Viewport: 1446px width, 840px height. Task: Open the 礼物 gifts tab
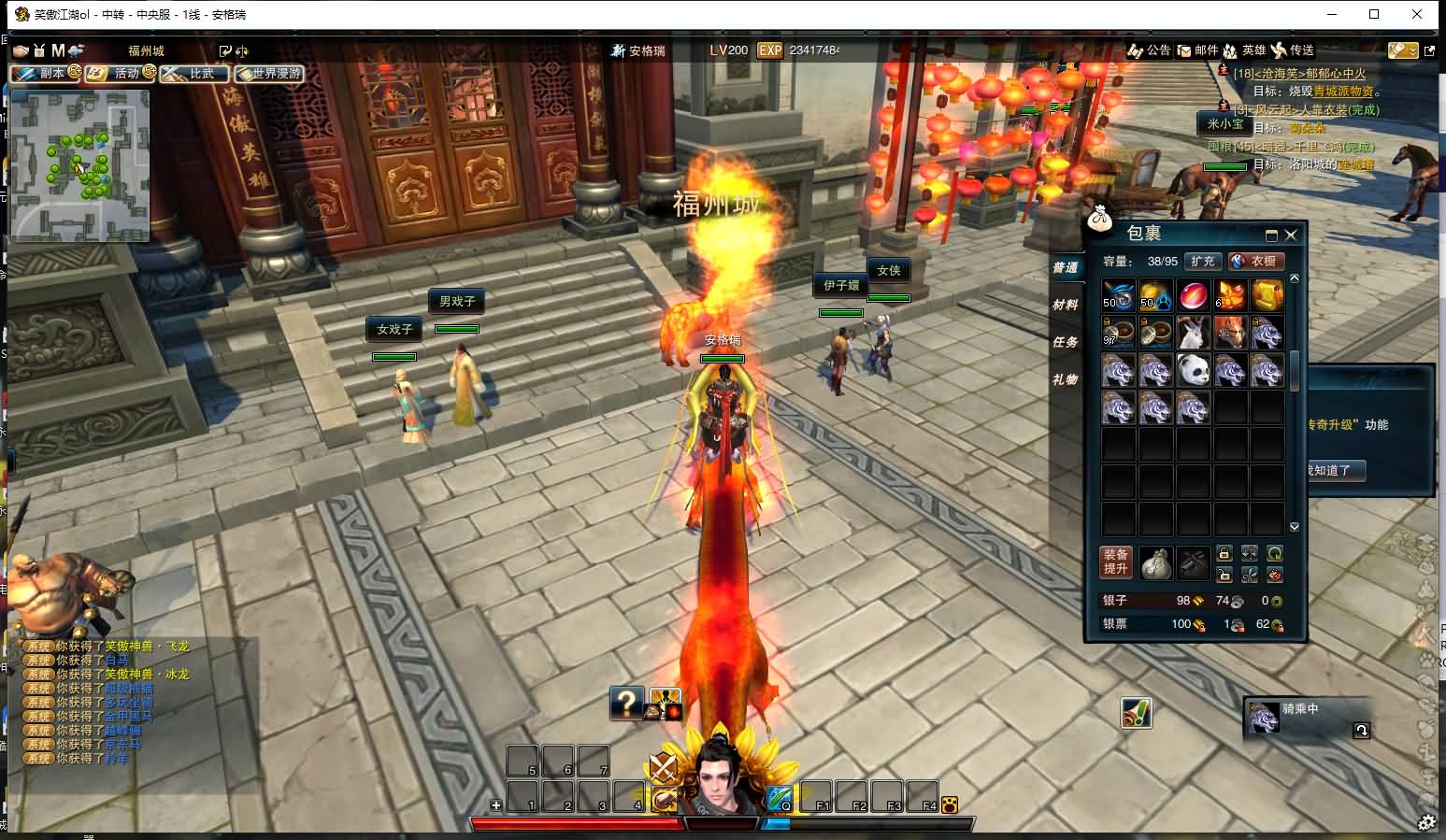1065,379
